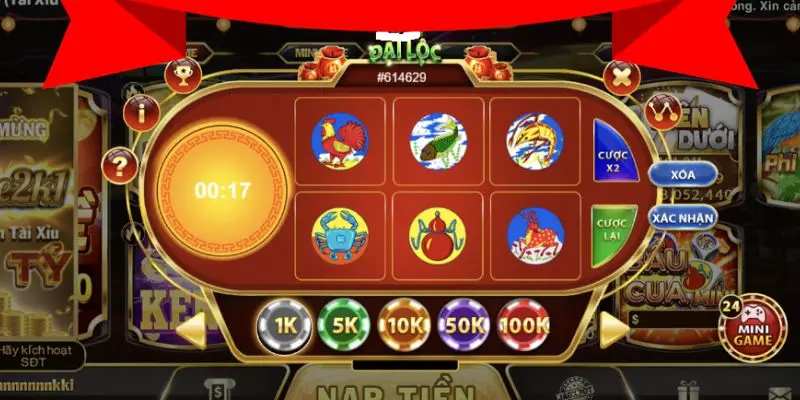Open help with the question mark icon
Screen dimensions: 800x400
coord(121,164)
